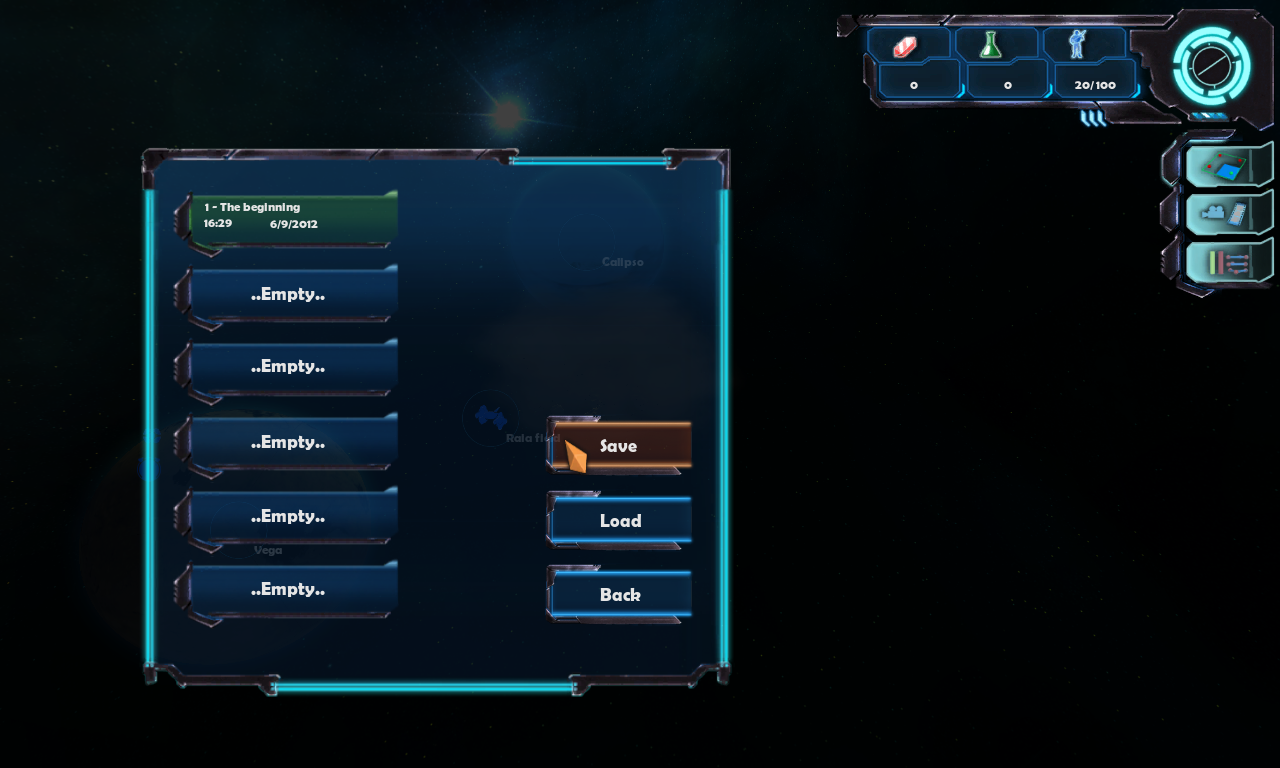The image size is (1280, 768).
Task: Open the red and green bars options button
Action: pos(1227,262)
